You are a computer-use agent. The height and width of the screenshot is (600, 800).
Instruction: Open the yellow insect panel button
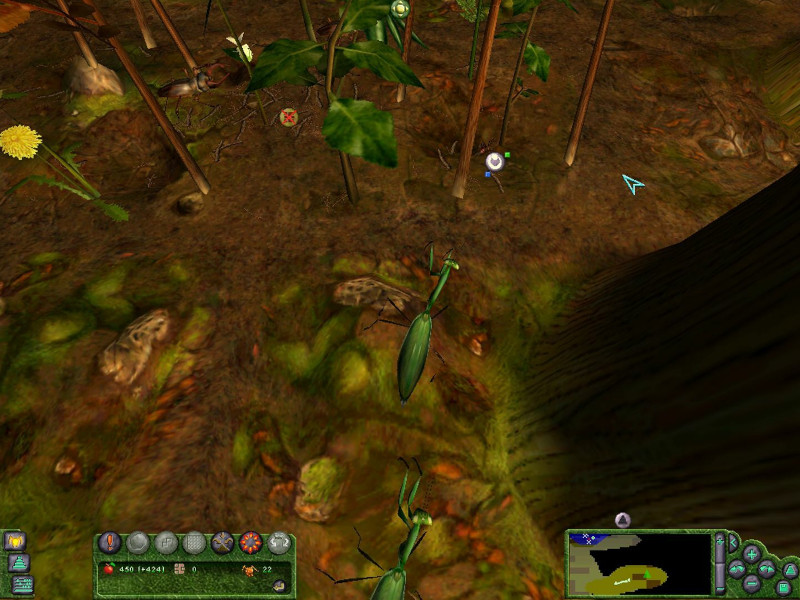(x=16, y=541)
